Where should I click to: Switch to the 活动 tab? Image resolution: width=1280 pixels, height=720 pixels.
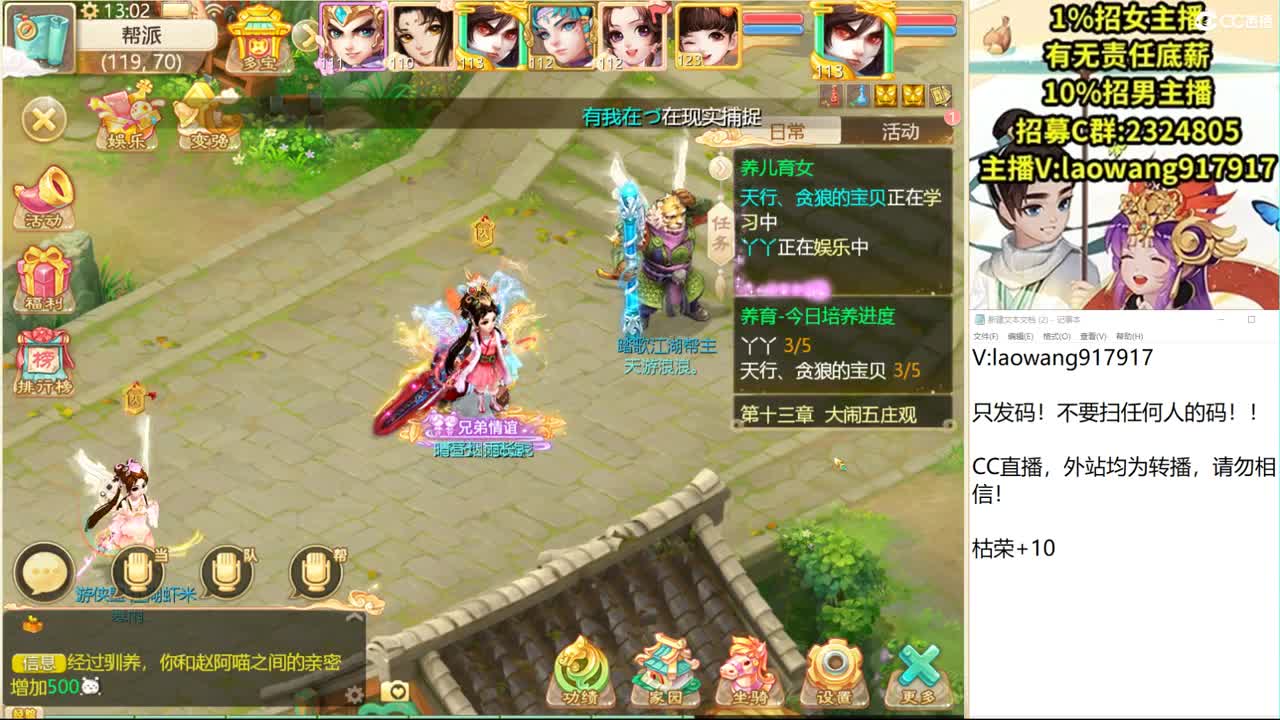(899, 132)
